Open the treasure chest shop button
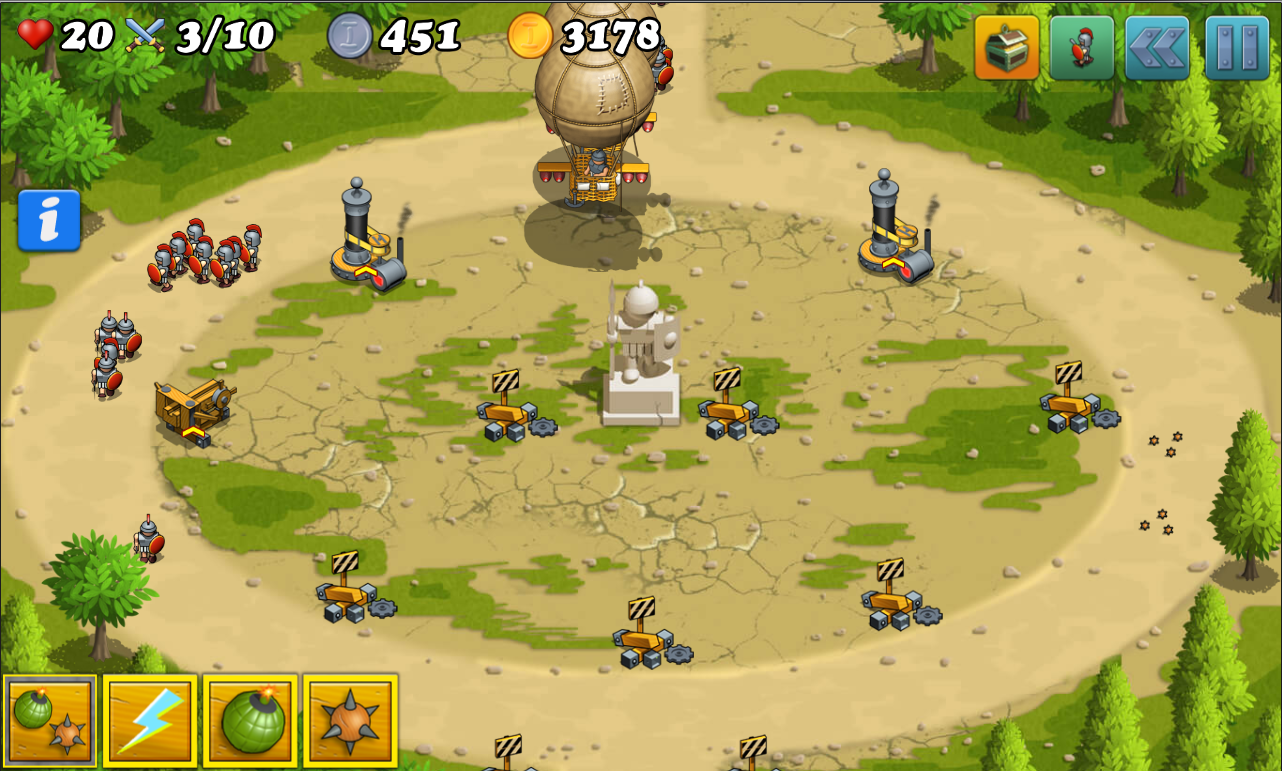The width and height of the screenshot is (1282, 771). (1007, 47)
